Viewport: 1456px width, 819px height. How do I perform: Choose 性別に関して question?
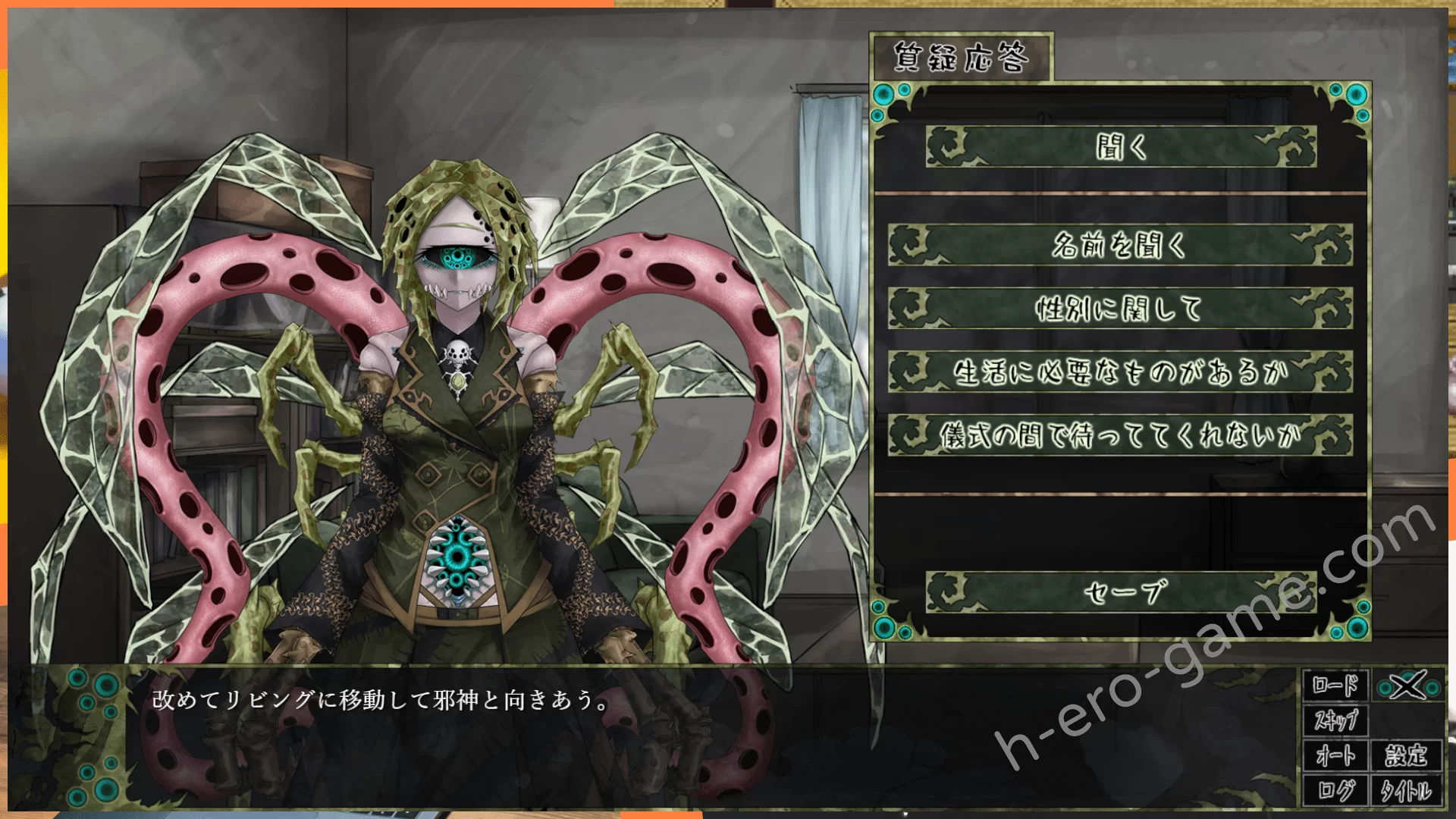point(1120,309)
